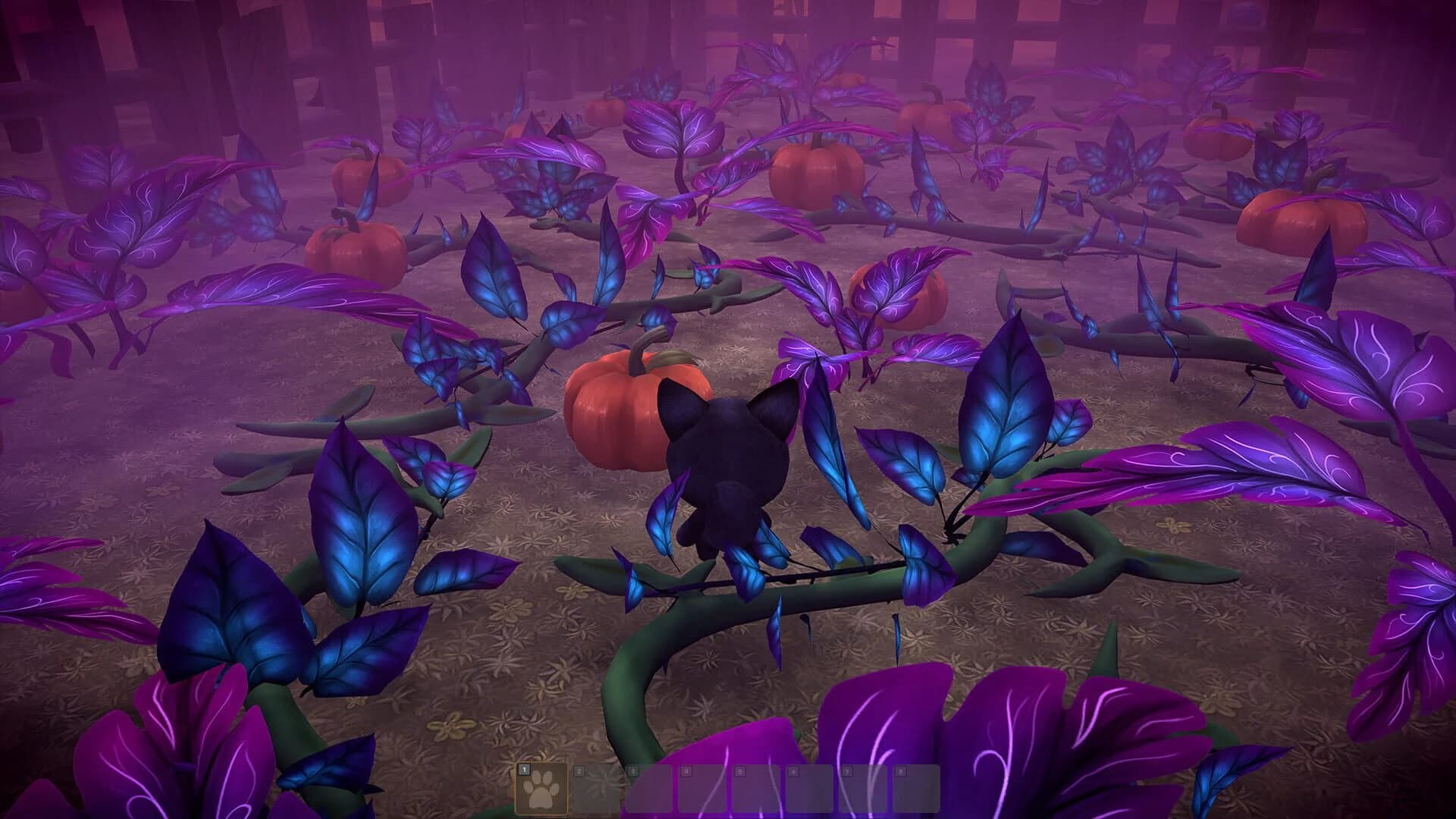This screenshot has width=1456, height=819.
Task: Click the wooden fence in the top left
Action: coord(114,45)
